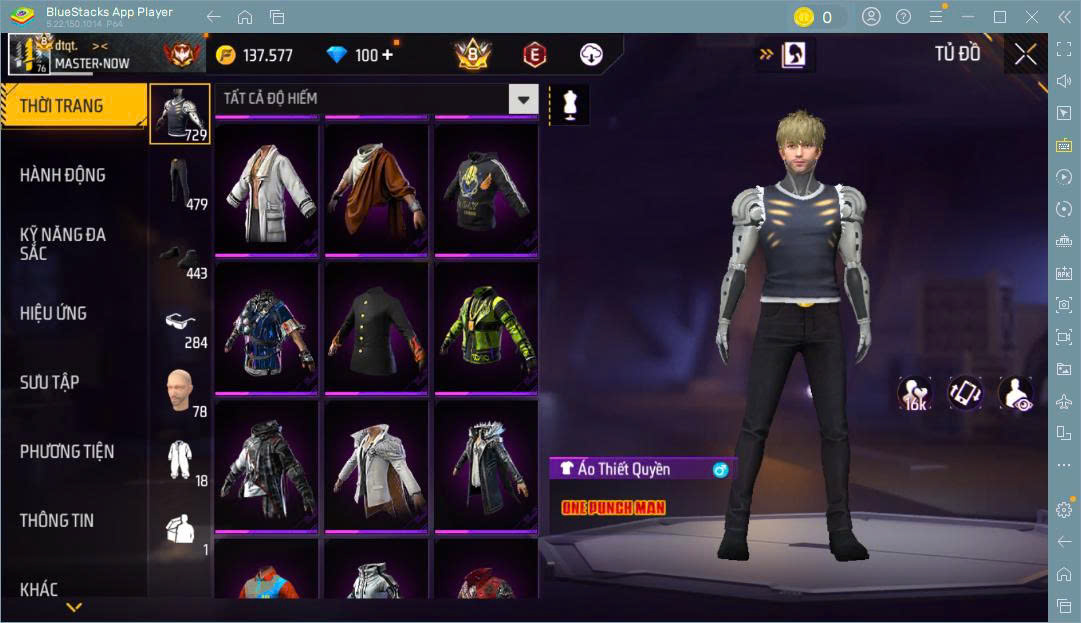Go to the SƯU TẬP tab

click(50, 382)
